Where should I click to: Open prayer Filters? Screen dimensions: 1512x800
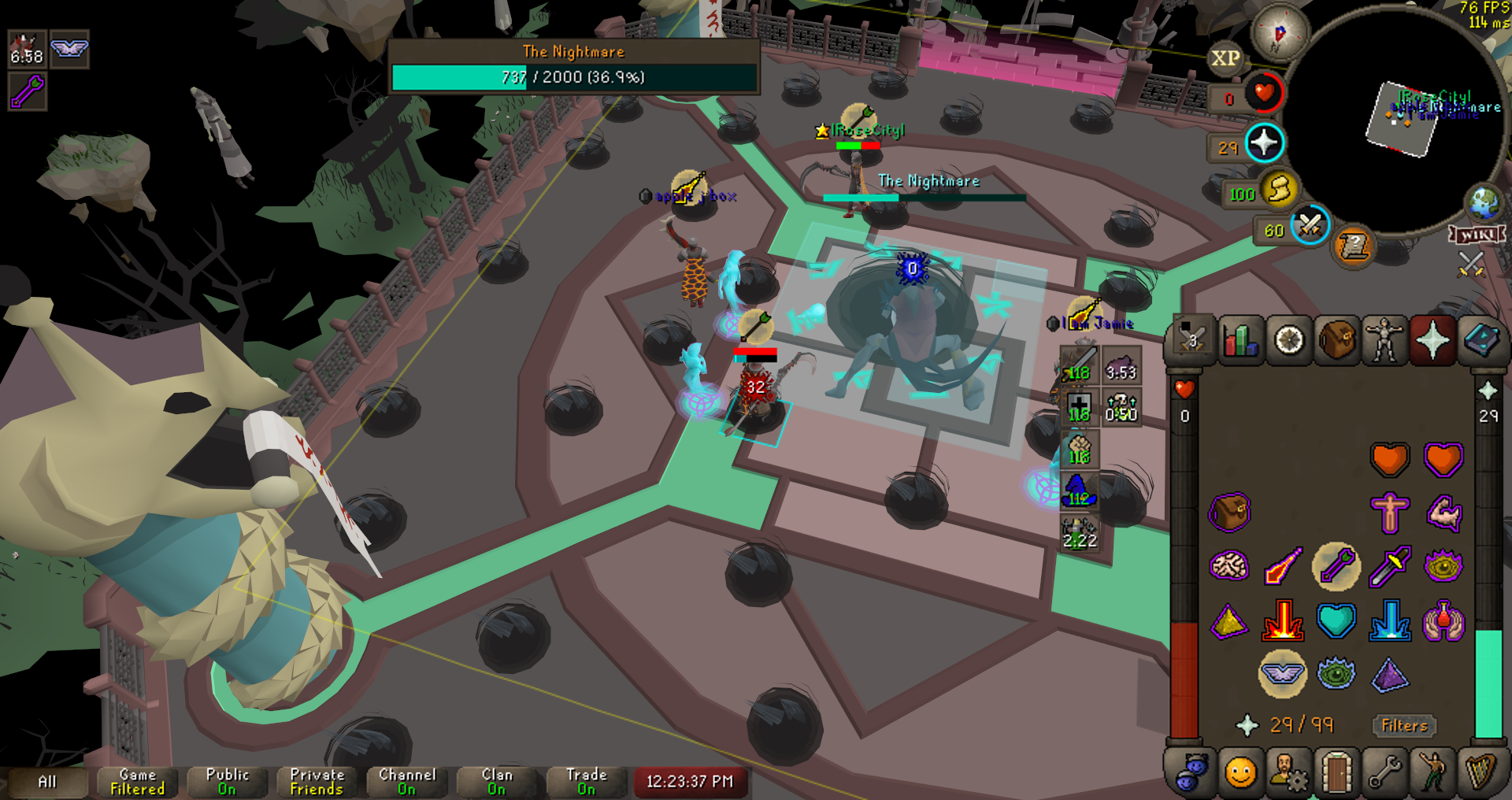click(1404, 725)
